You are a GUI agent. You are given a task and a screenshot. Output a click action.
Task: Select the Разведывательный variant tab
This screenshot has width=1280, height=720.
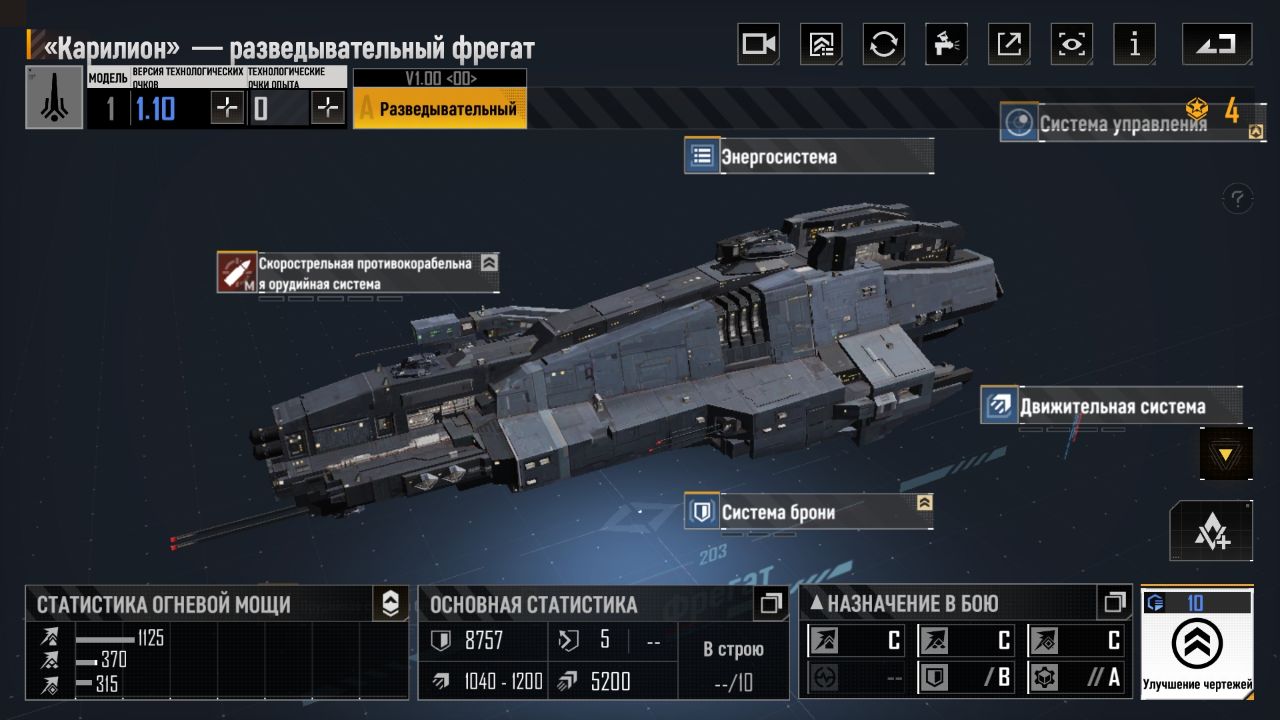440,108
